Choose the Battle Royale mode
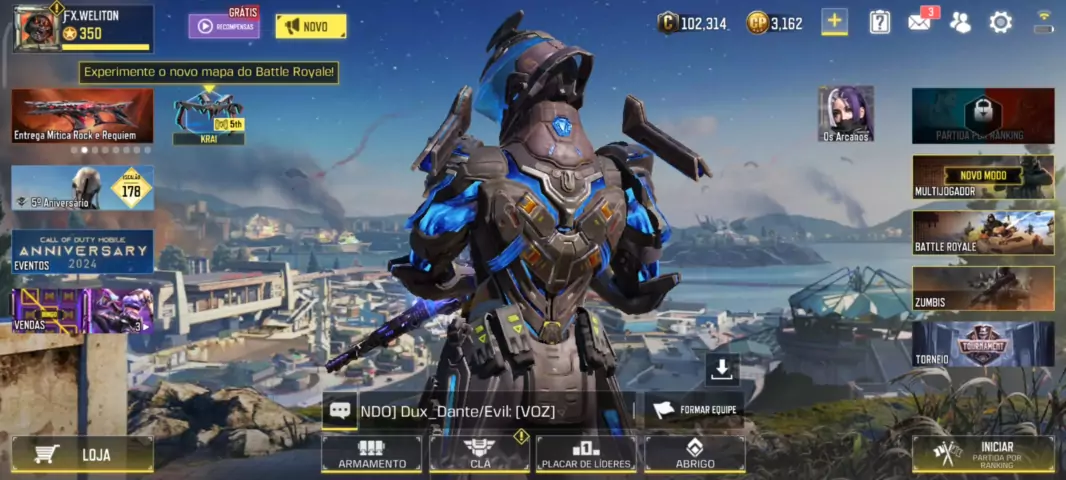1066x480 pixels. [983, 233]
